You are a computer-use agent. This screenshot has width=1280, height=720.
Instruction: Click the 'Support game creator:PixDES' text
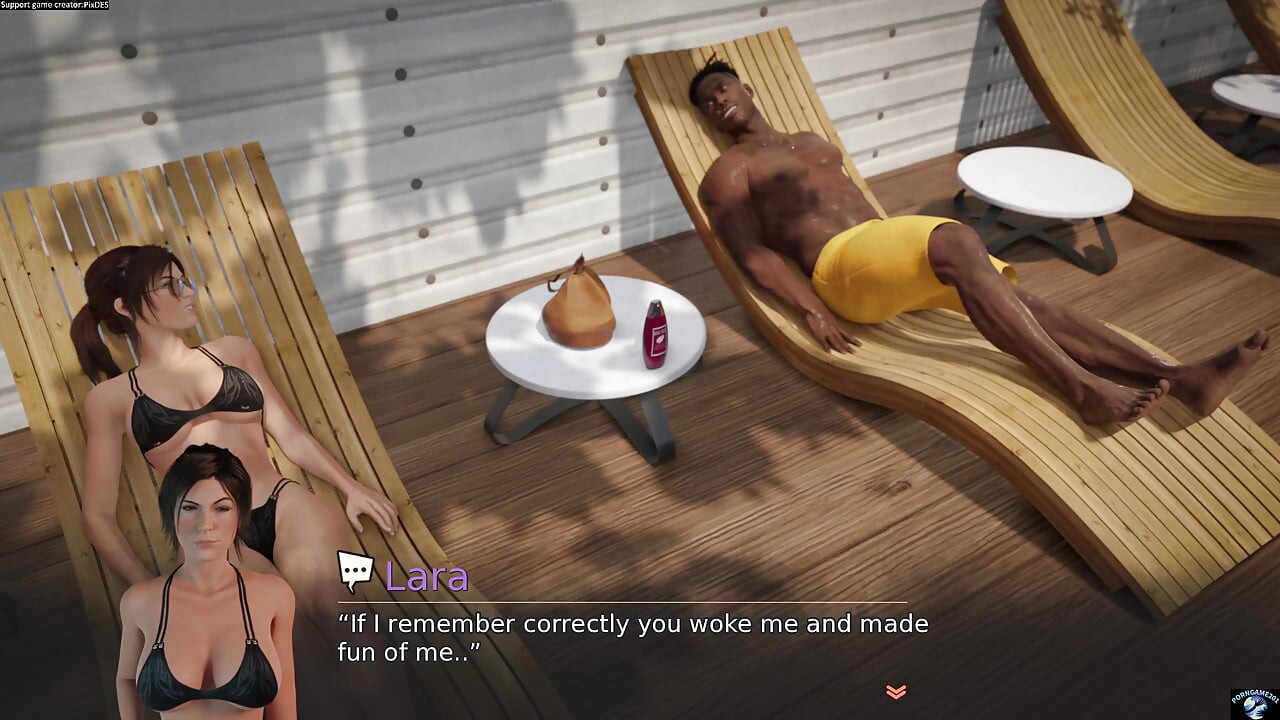coord(57,4)
